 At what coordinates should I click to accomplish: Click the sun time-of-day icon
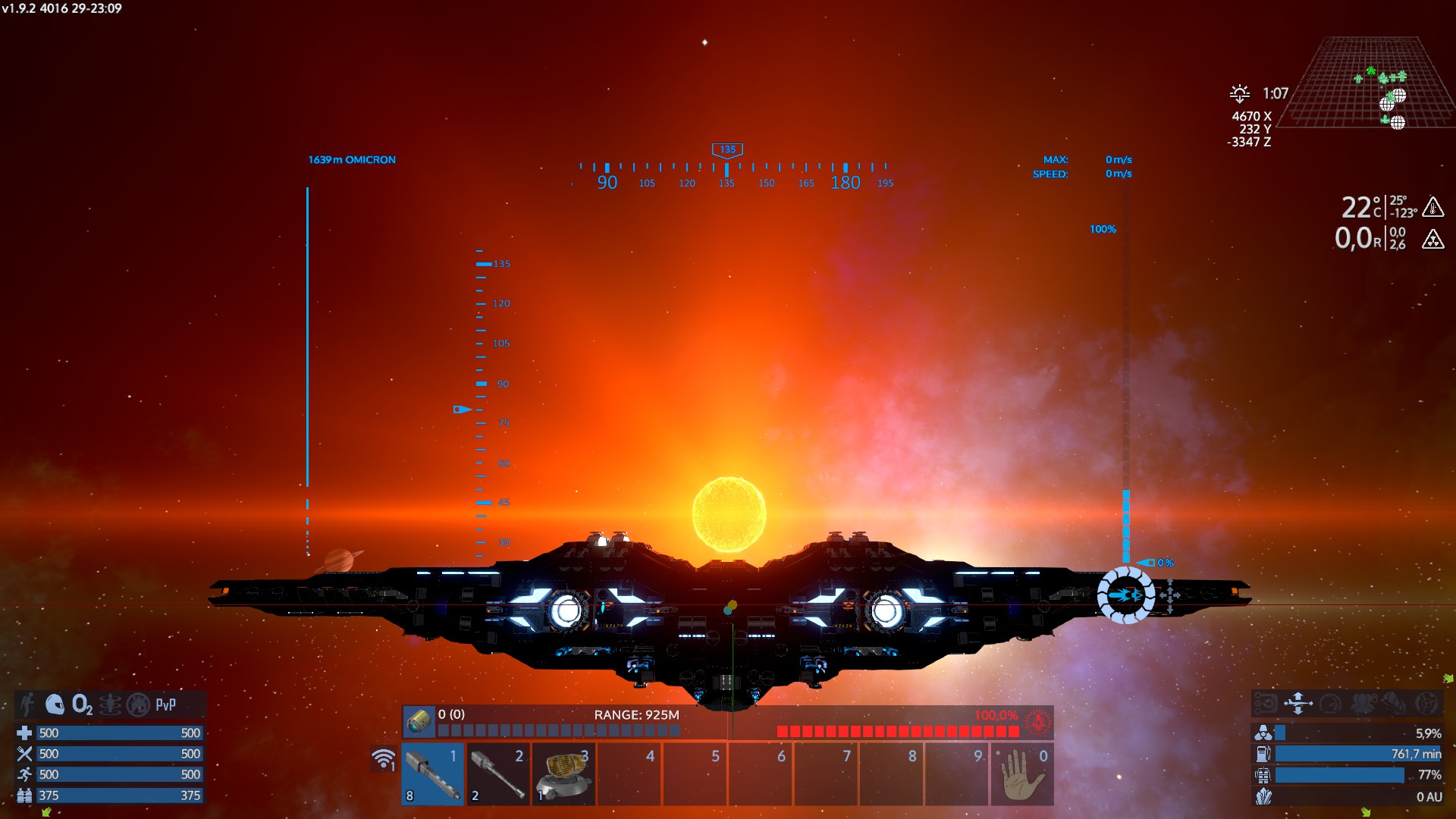[1240, 93]
